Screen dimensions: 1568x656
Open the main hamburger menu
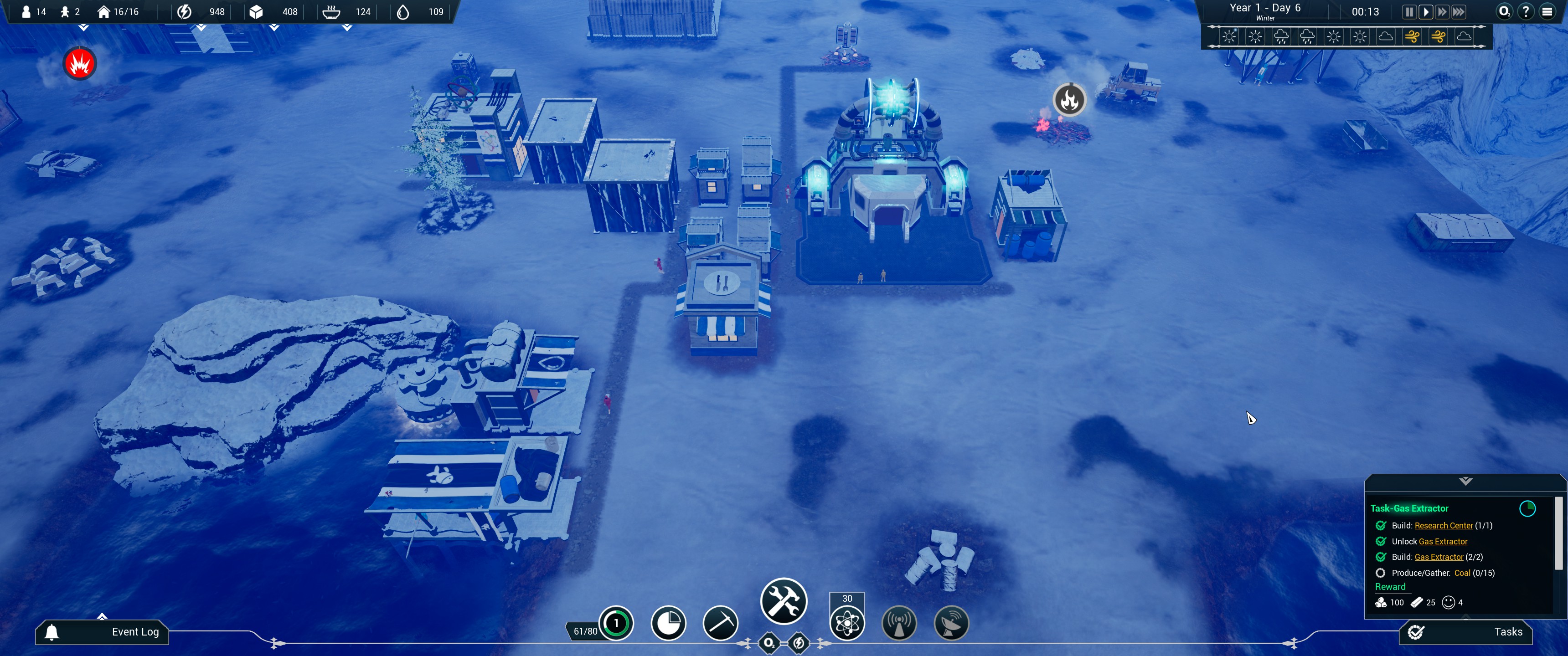pos(1547,12)
